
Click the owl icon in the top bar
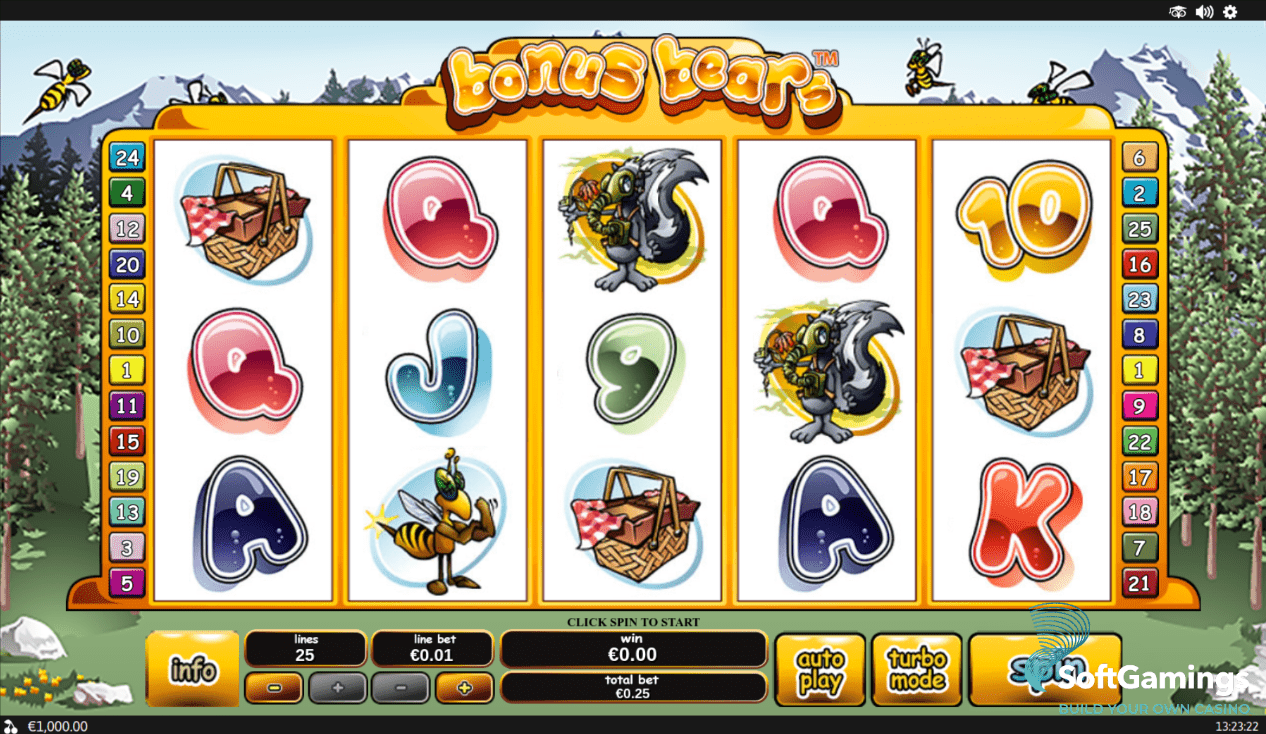[x=1178, y=12]
